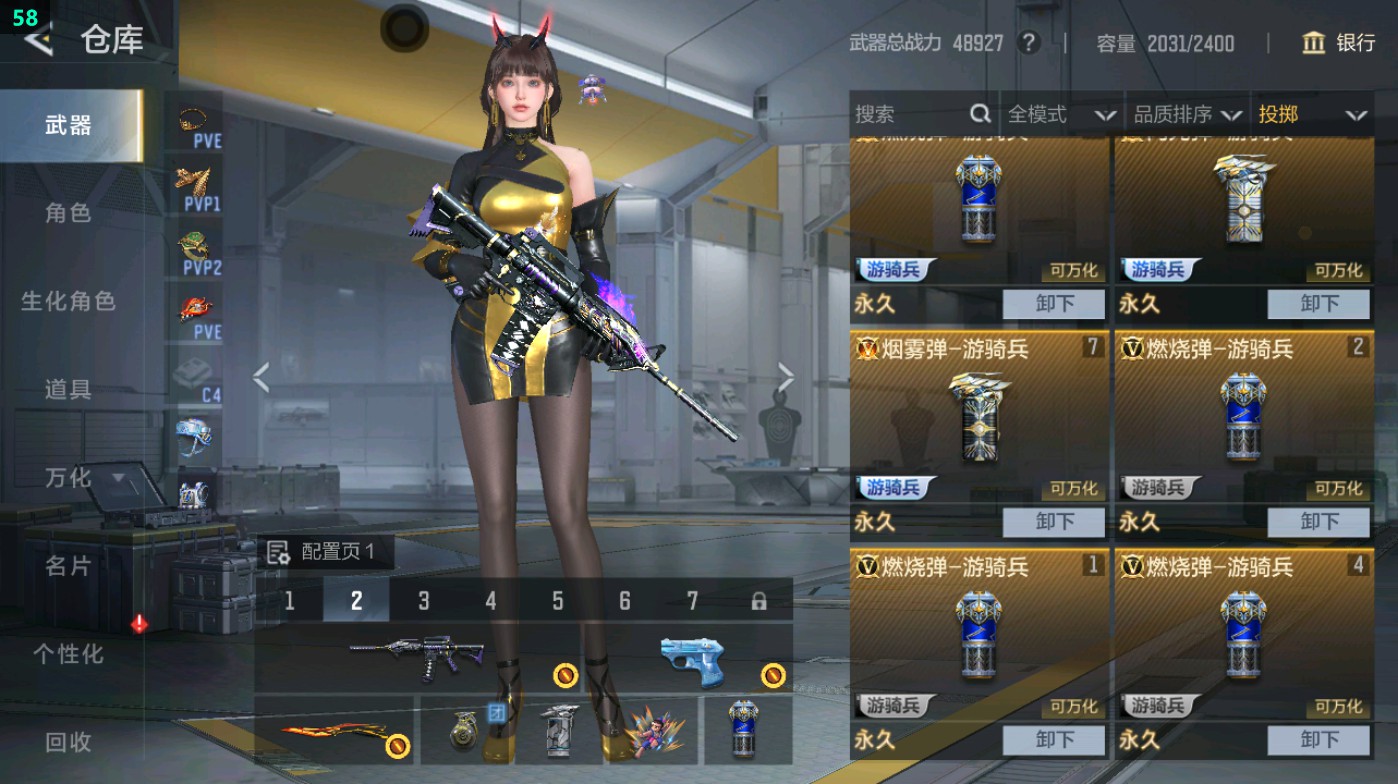Click the lock icon after loadout page 7
1398x784 pixels.
[759, 600]
